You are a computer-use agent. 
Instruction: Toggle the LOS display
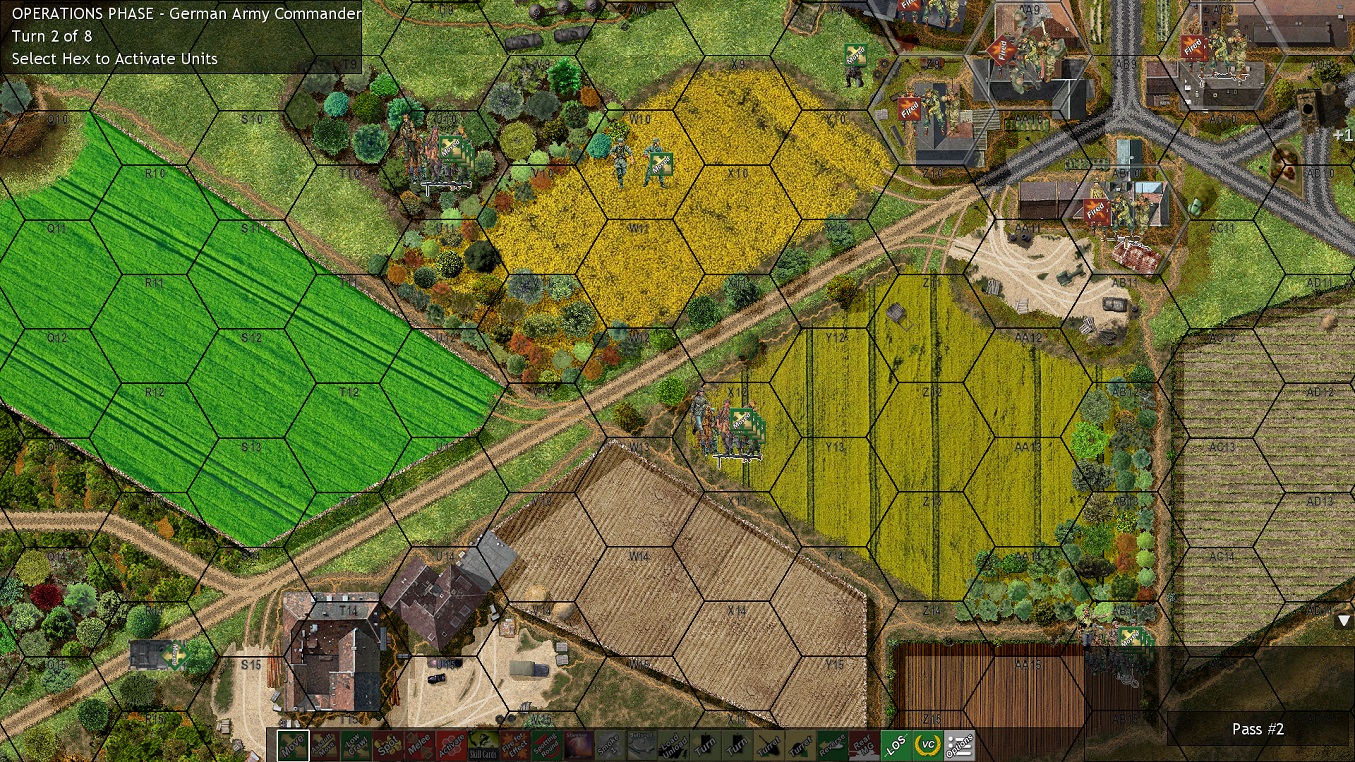[894, 744]
